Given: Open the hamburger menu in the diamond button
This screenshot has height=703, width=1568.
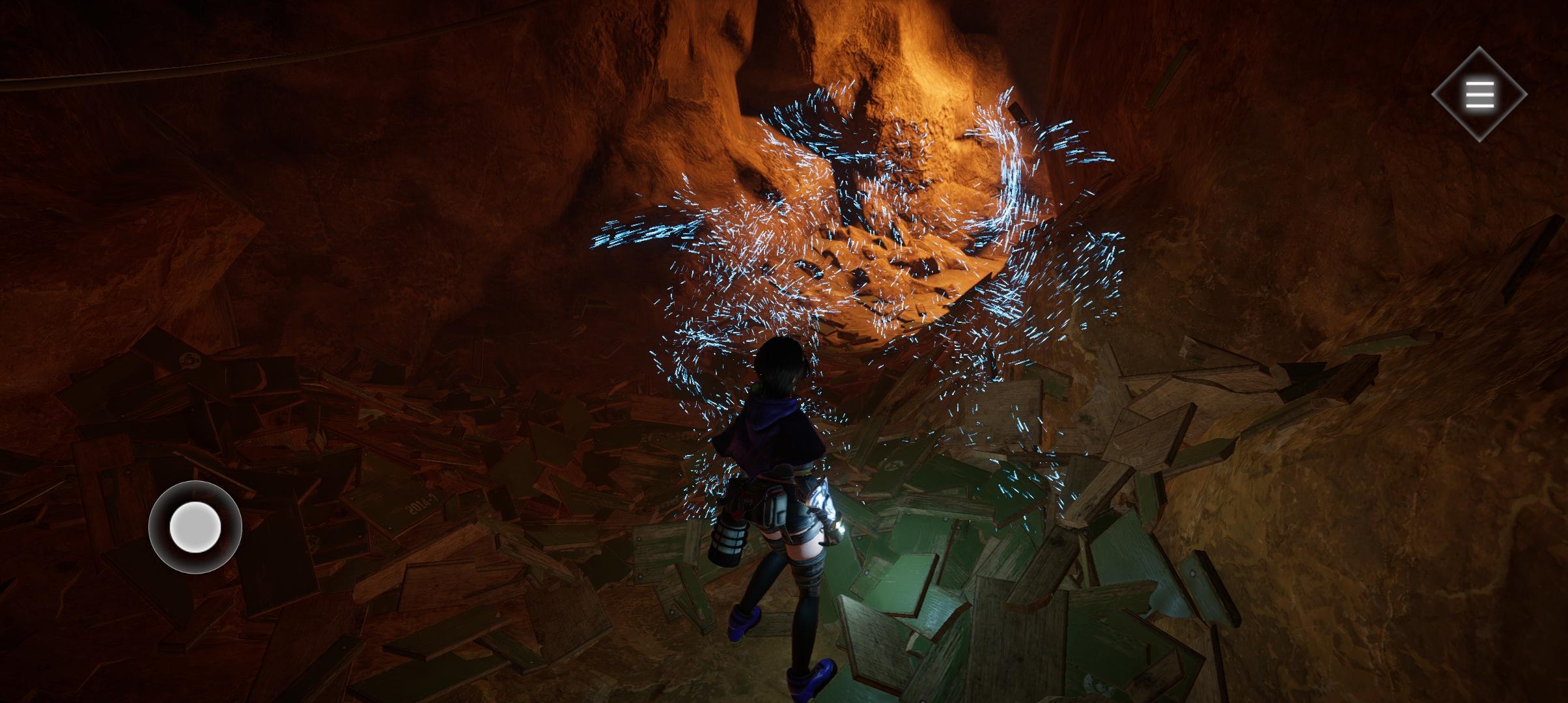Looking at the screenshot, I should (1479, 95).
